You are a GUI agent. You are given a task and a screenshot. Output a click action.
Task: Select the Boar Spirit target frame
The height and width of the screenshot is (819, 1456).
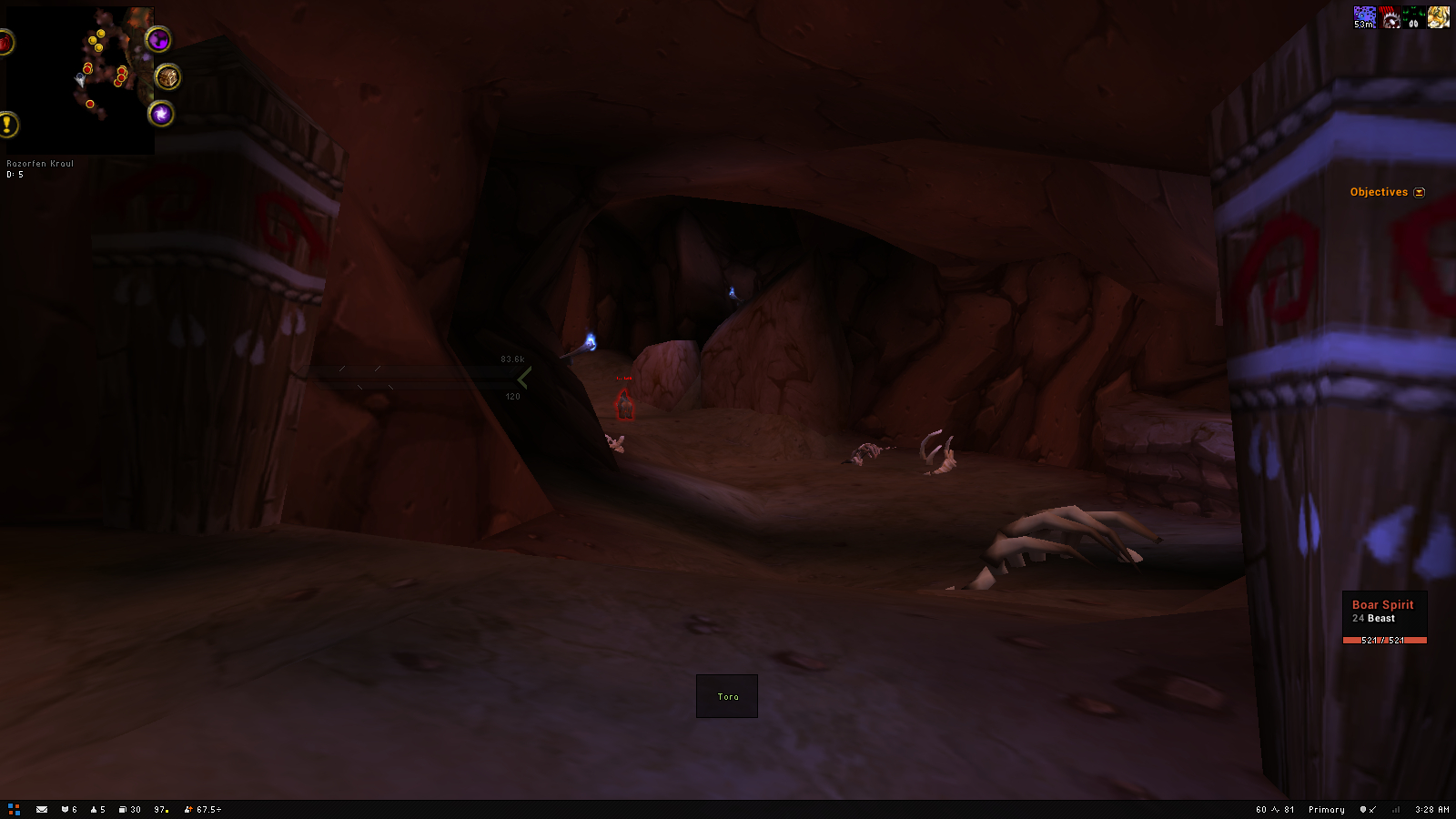click(1384, 619)
